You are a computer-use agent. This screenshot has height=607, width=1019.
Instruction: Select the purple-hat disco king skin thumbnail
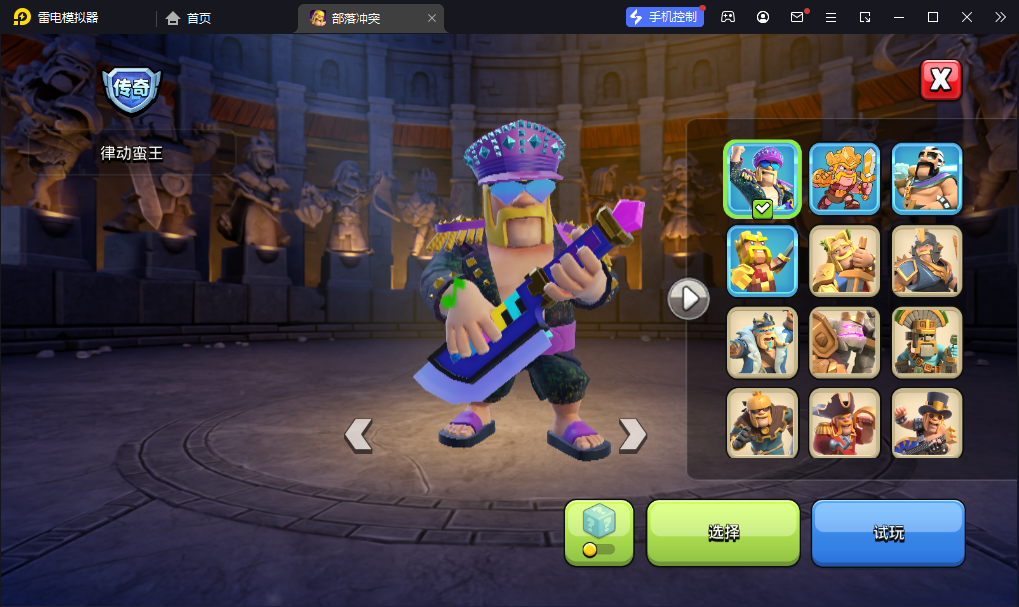762,179
